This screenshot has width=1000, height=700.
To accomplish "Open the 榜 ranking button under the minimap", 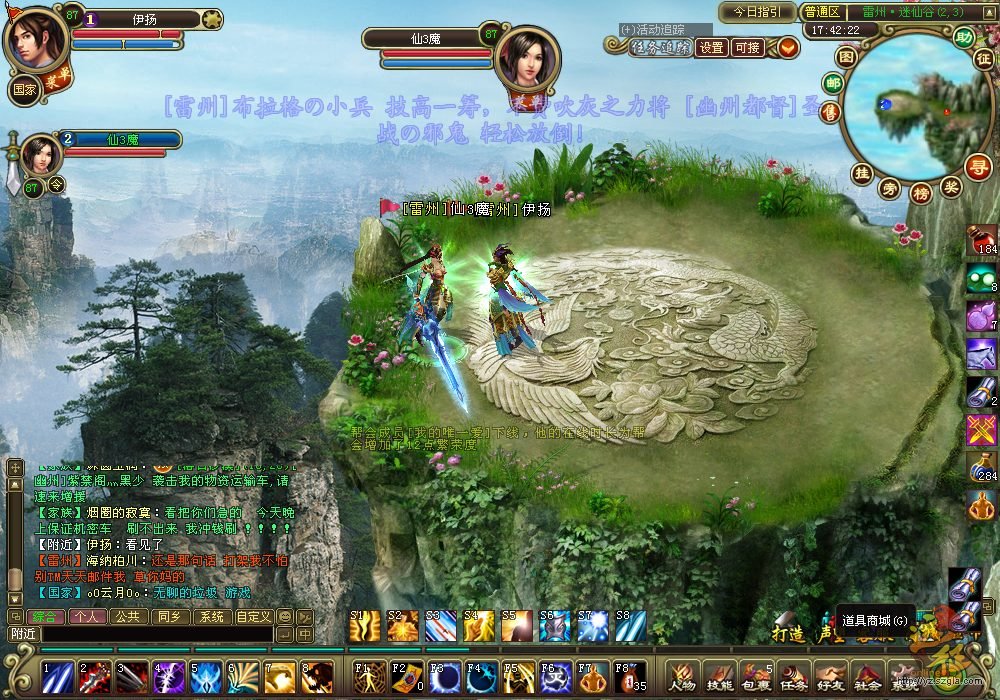I will coord(922,189).
